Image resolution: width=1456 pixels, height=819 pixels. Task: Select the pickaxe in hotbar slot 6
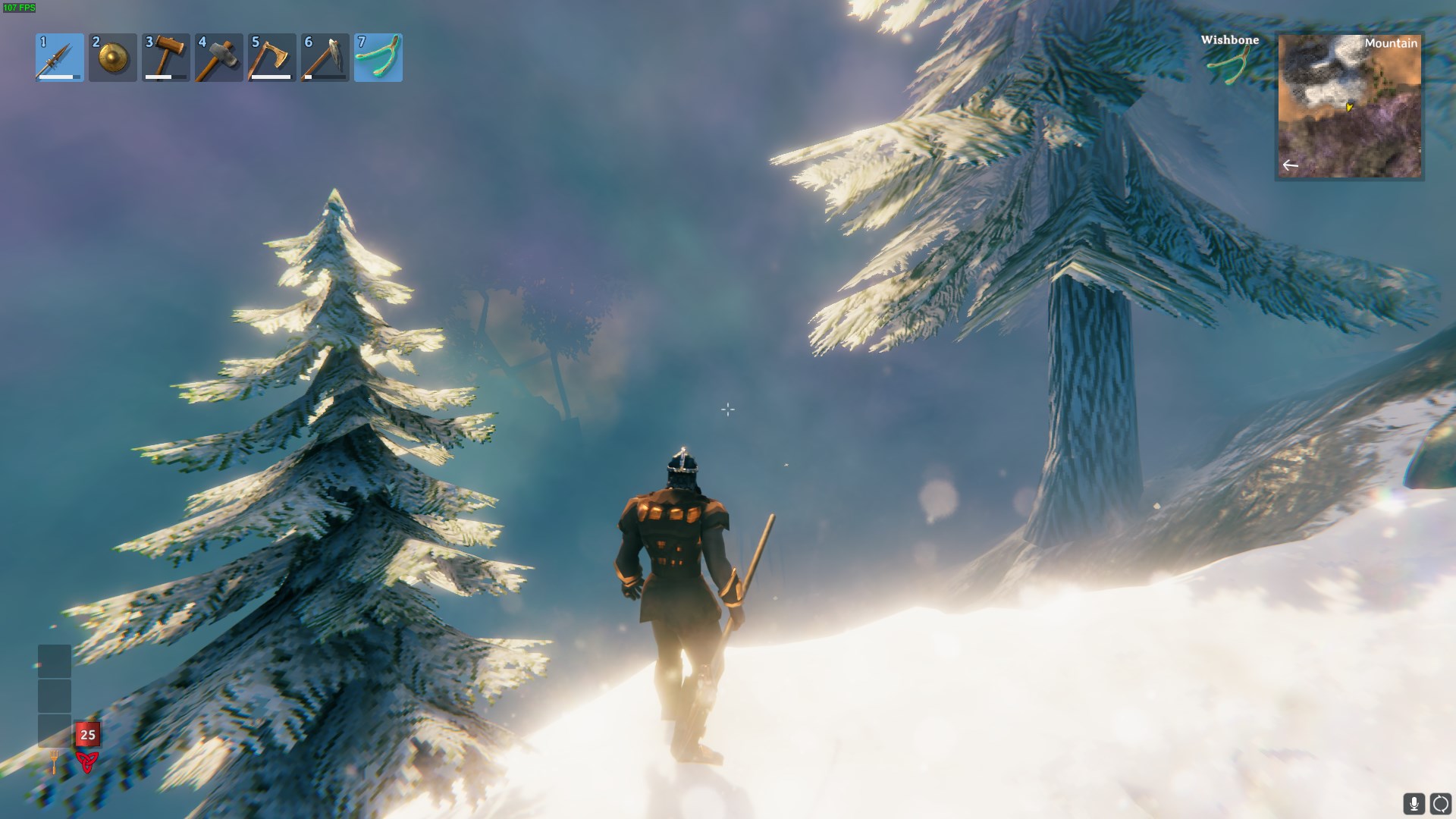325,58
